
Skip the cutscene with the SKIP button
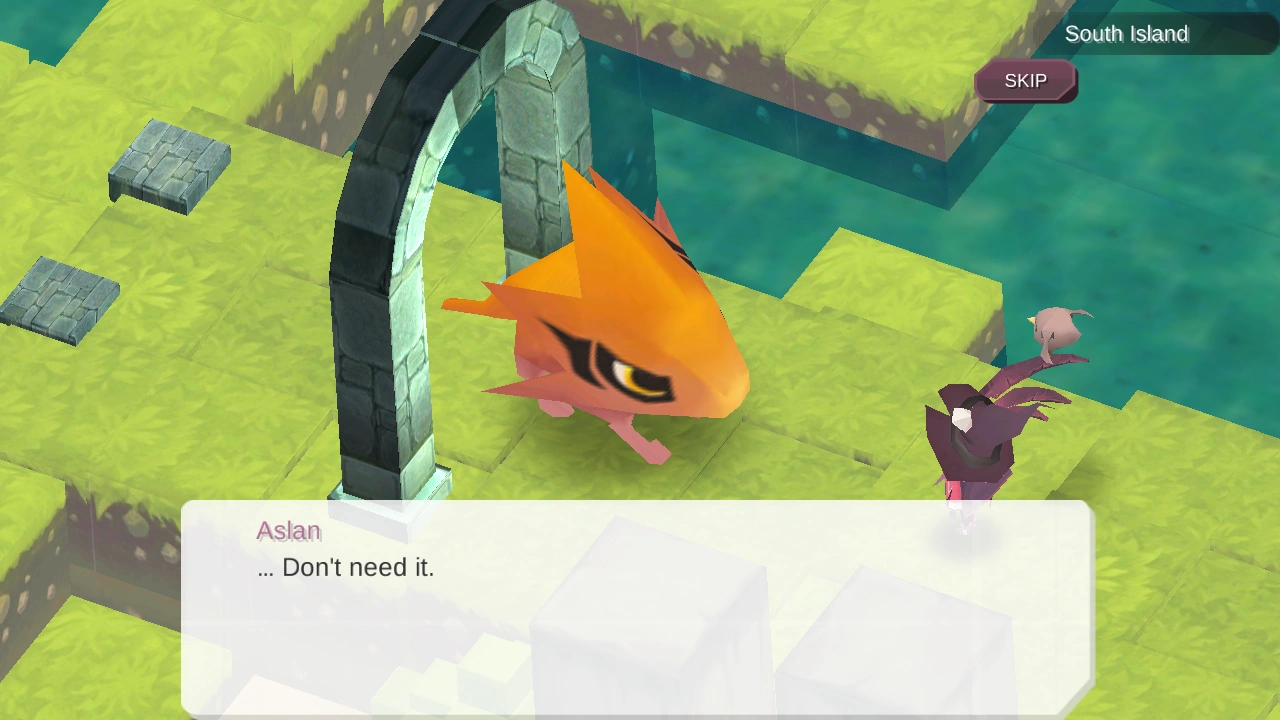1025,81
